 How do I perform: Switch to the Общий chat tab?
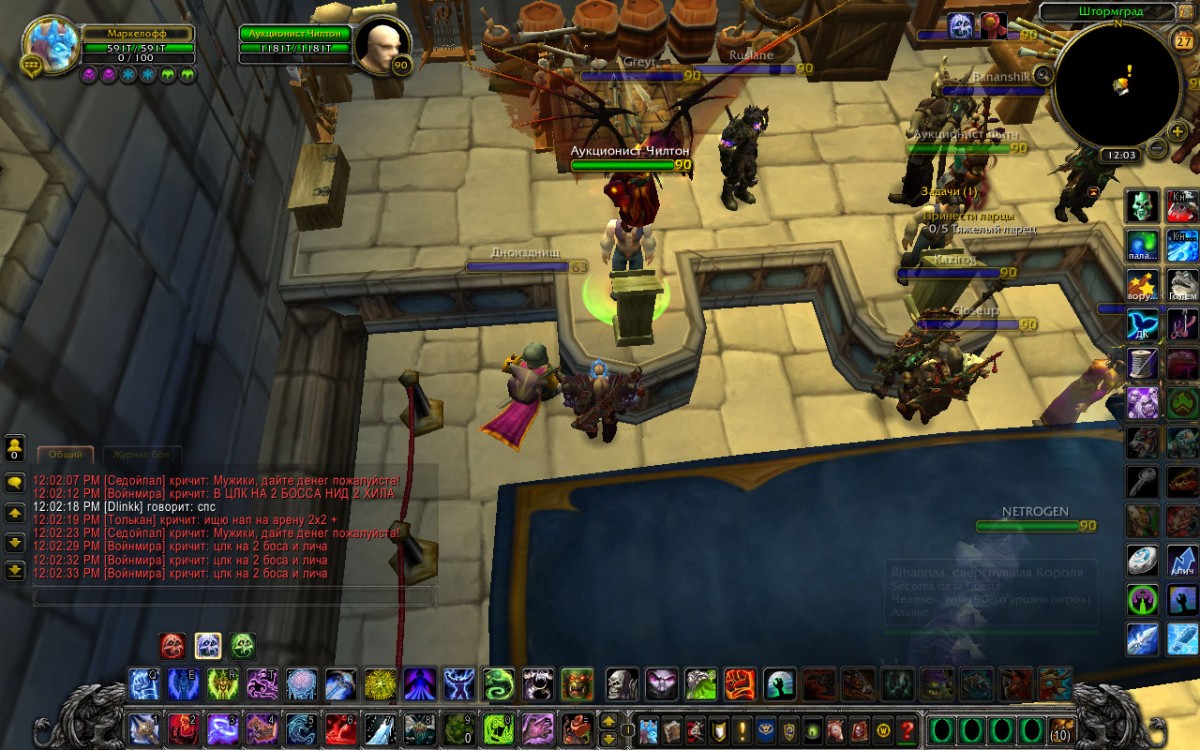[x=66, y=454]
